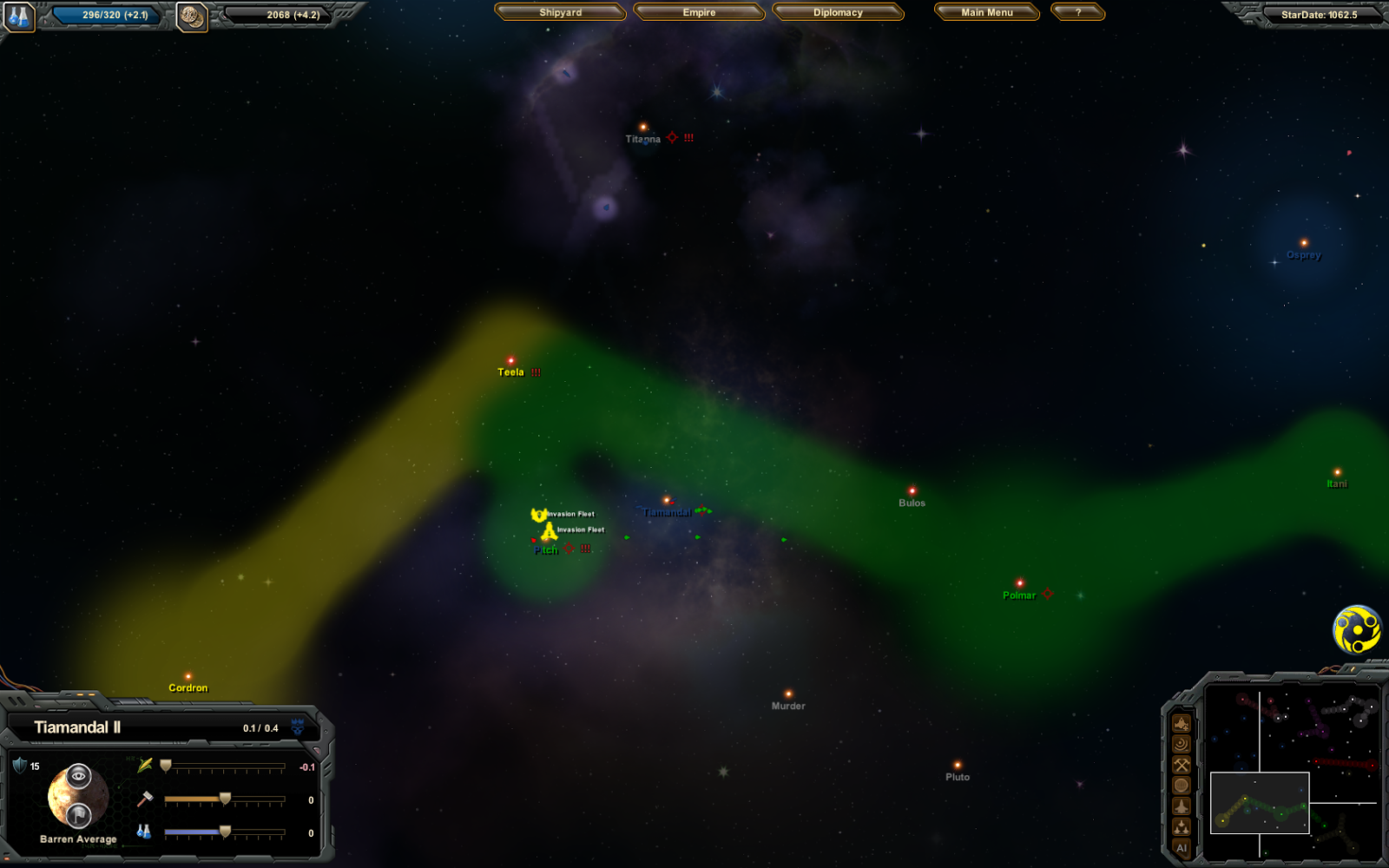Open the Empire menu

pos(699,12)
